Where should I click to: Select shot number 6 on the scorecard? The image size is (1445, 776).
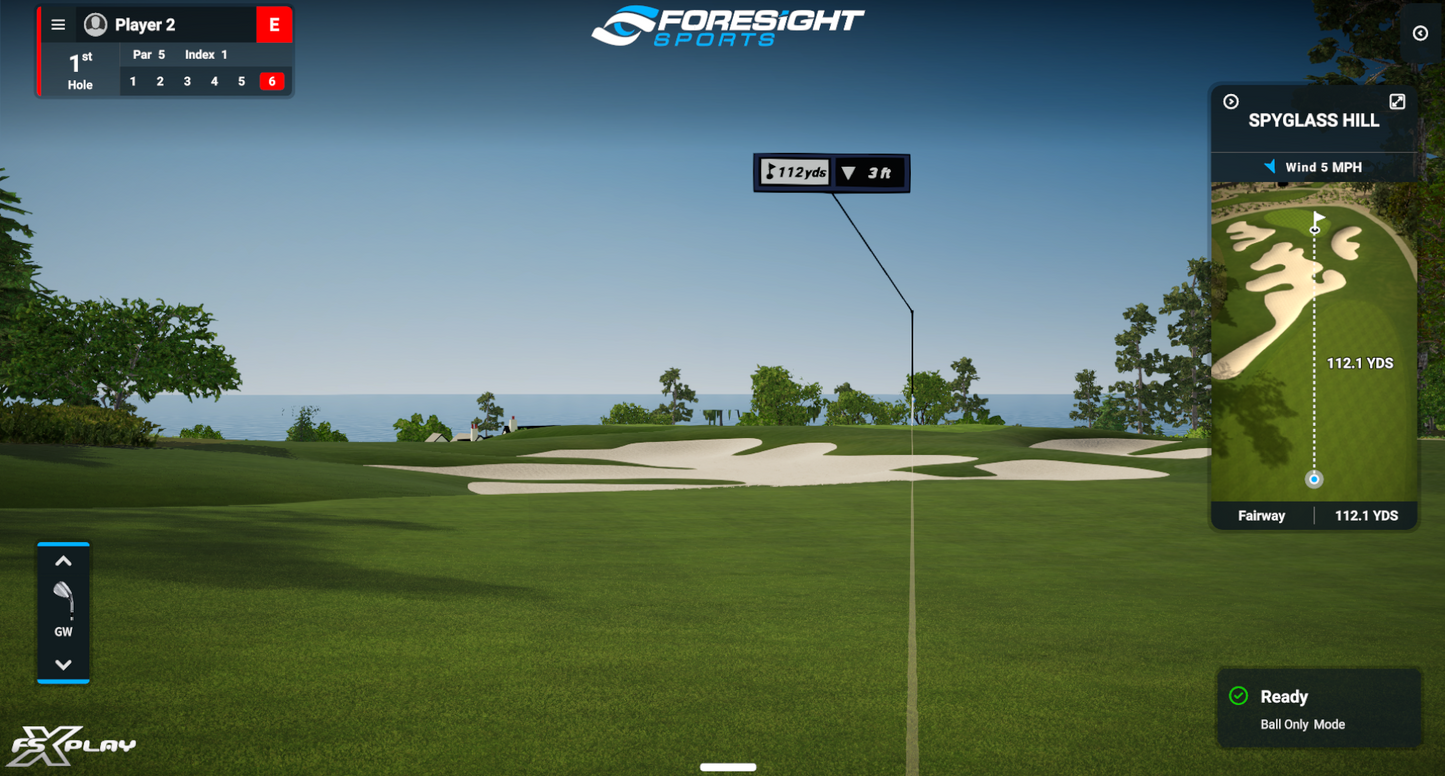[272, 81]
